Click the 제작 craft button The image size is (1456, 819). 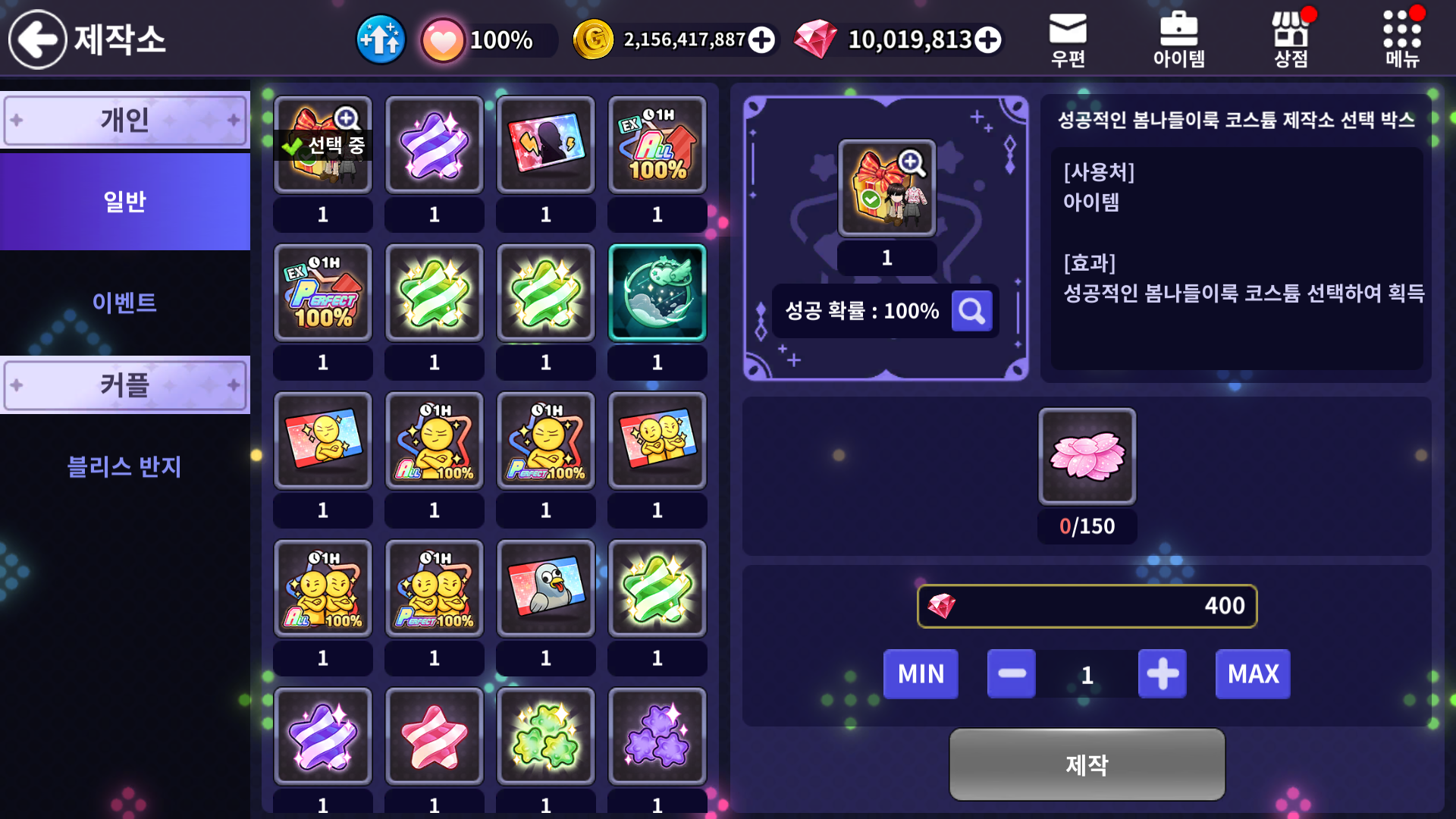click(x=1087, y=764)
